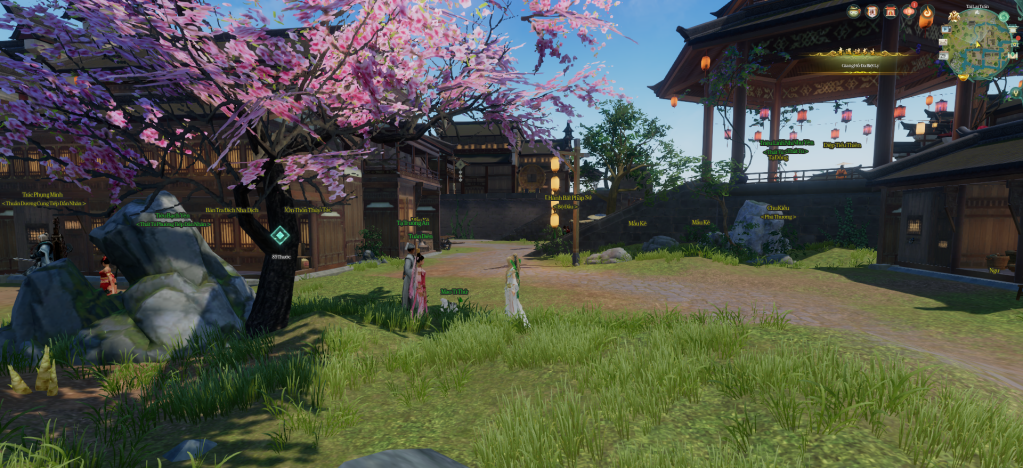Open the red lantern event icon
This screenshot has height=468, width=1023.
[x=908, y=11]
